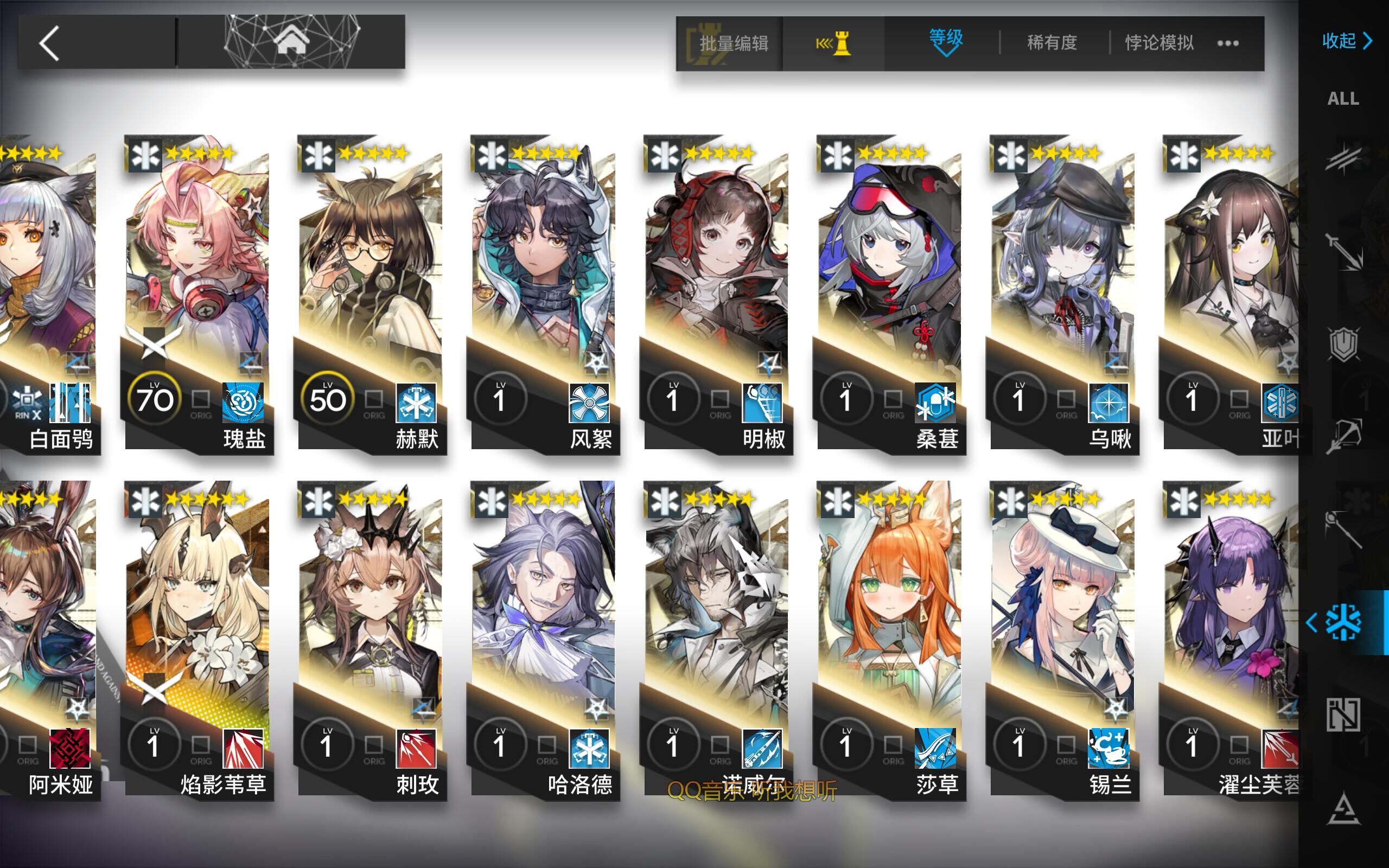Show more sorting options via three dots
Image resolution: width=1389 pixels, height=868 pixels.
(1228, 43)
